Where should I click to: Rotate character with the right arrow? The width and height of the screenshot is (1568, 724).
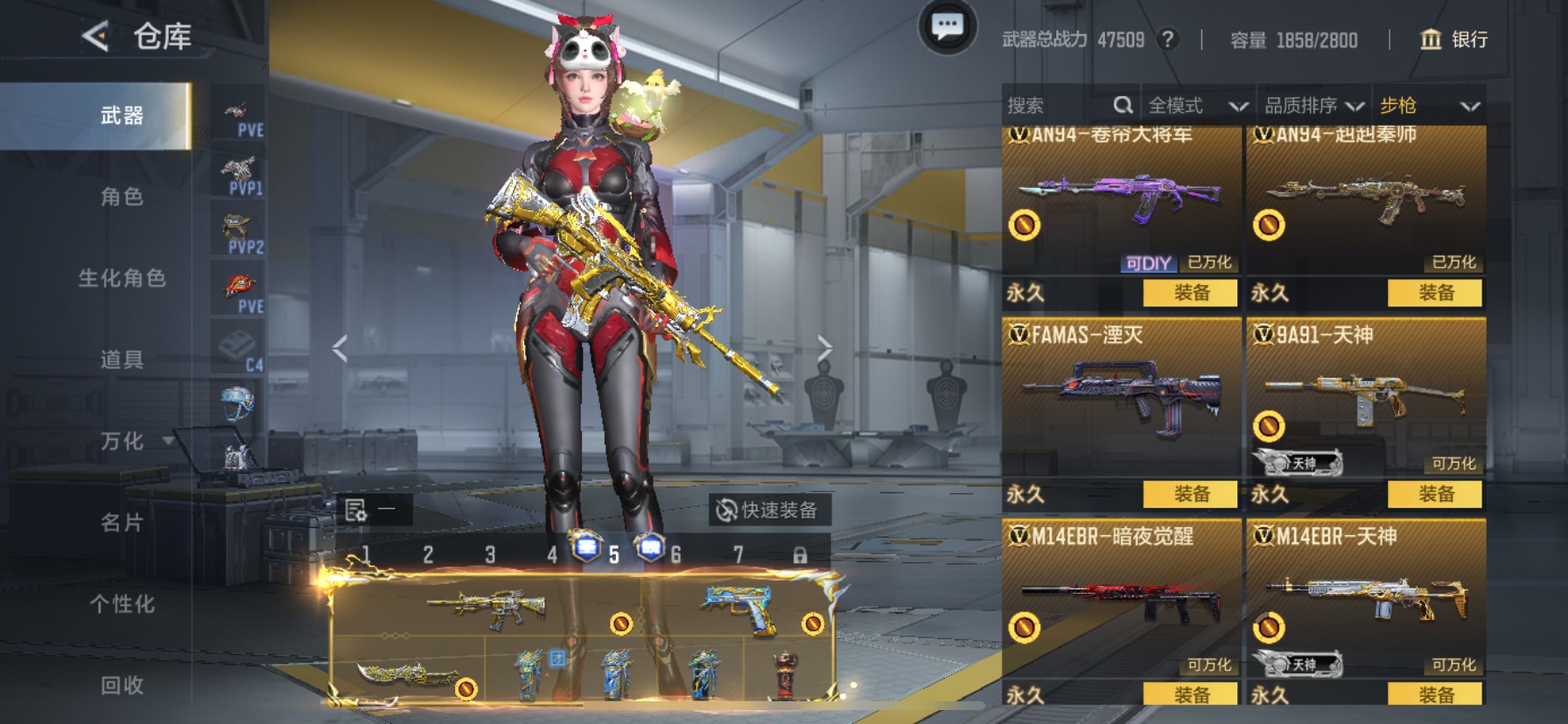(823, 348)
